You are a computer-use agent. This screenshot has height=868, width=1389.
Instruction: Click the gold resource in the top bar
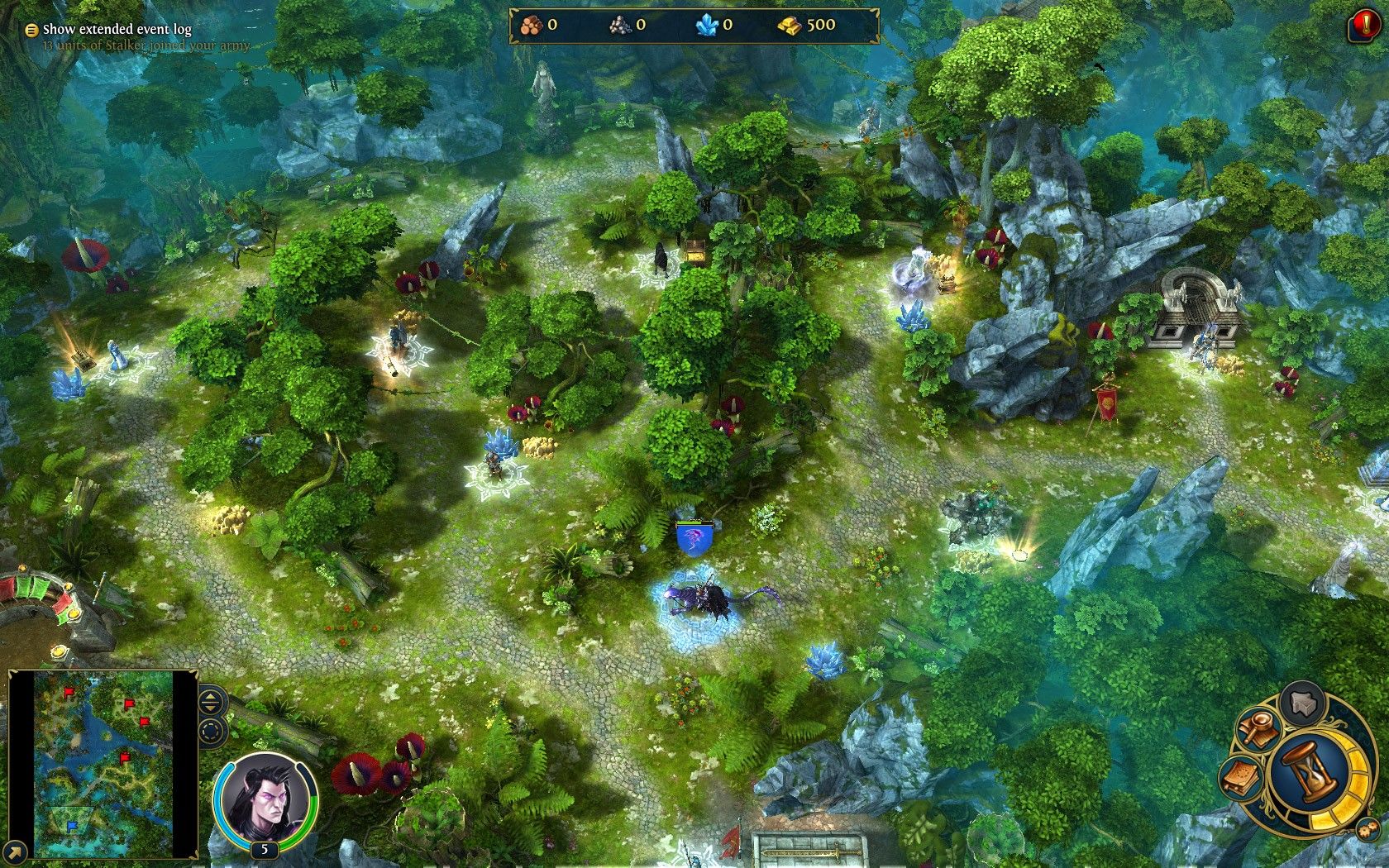pos(806,26)
